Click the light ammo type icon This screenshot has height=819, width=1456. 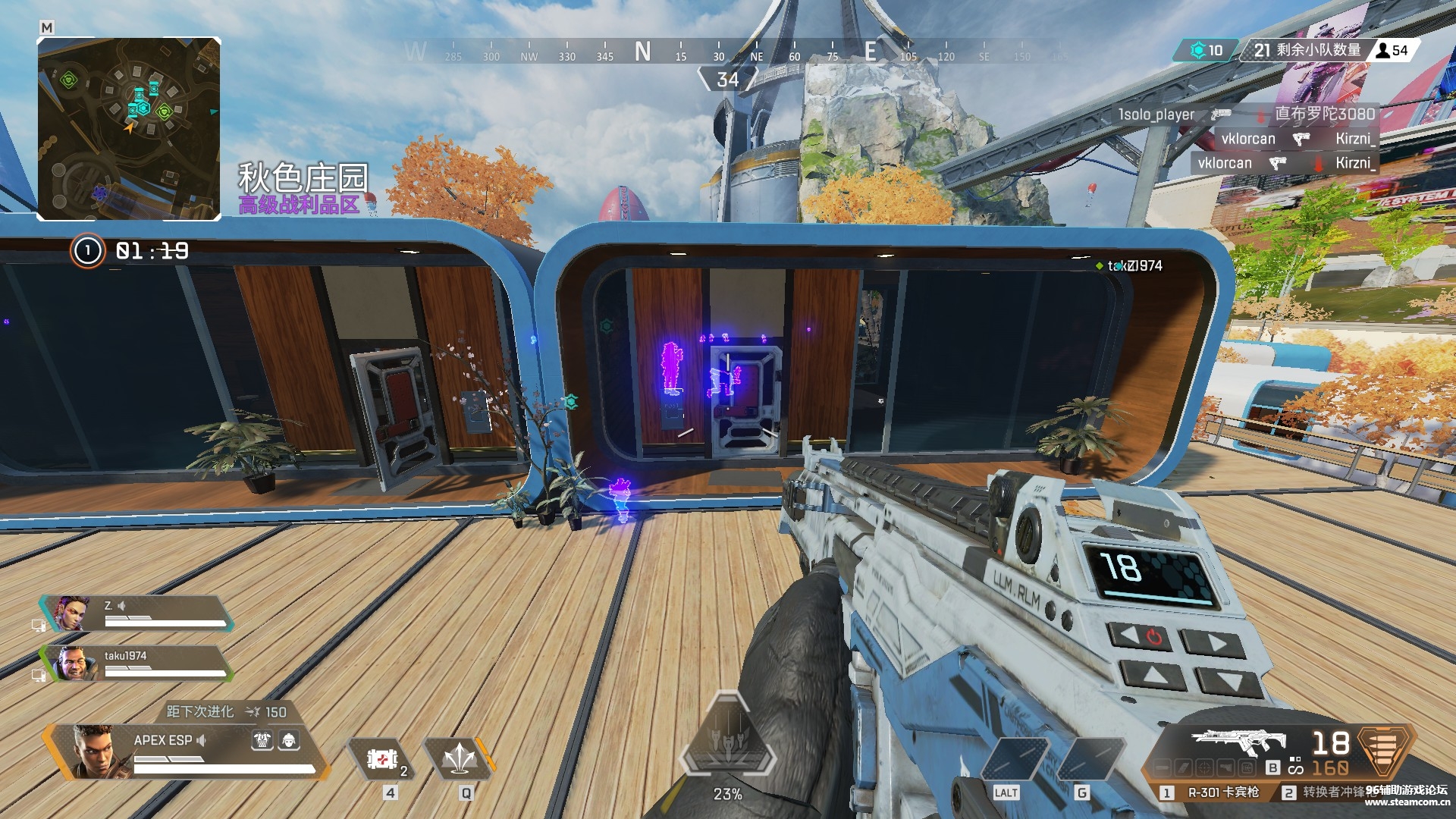pyautogui.click(x=1385, y=751)
